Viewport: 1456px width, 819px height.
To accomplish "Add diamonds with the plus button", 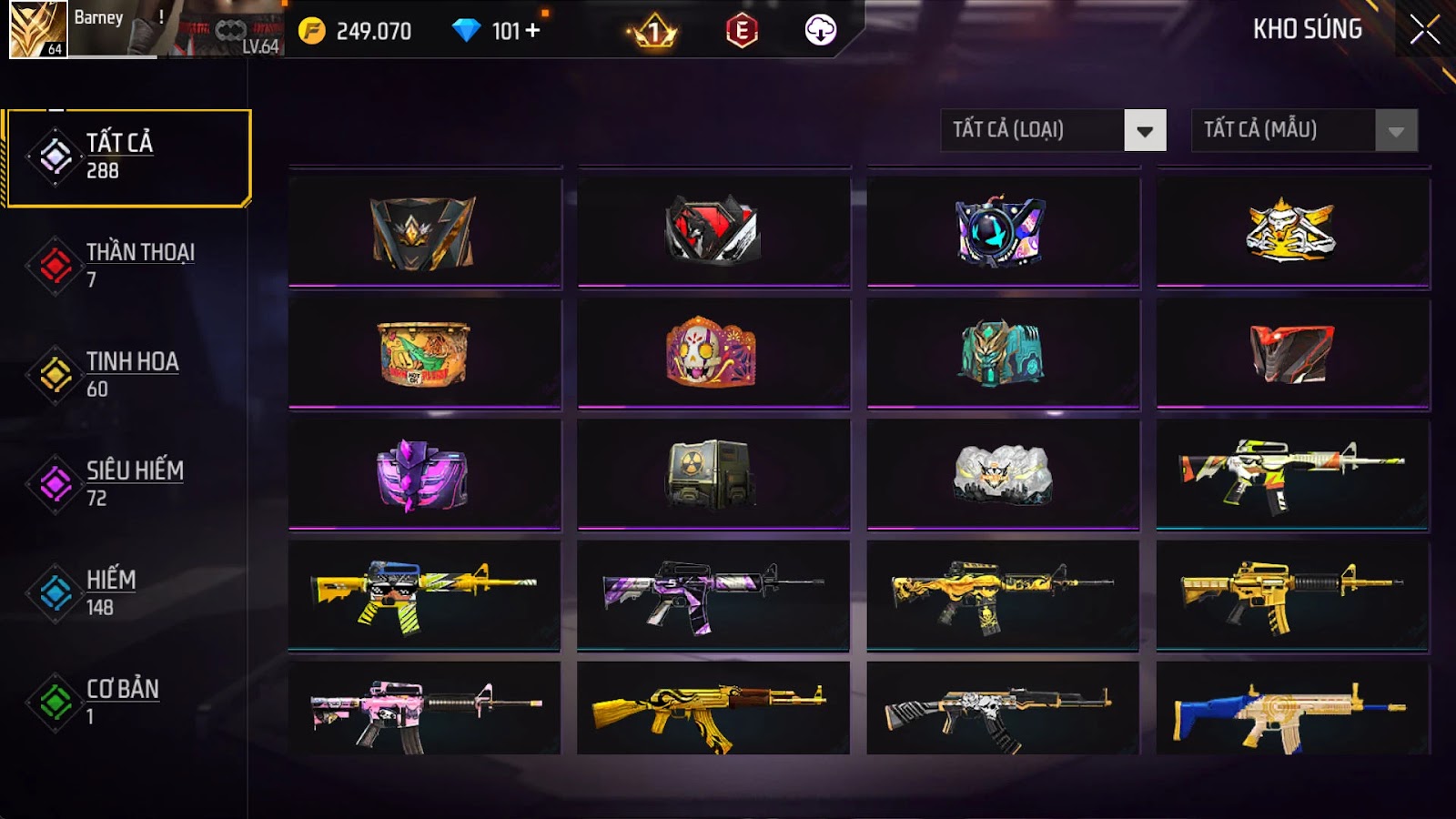I will coord(532,31).
